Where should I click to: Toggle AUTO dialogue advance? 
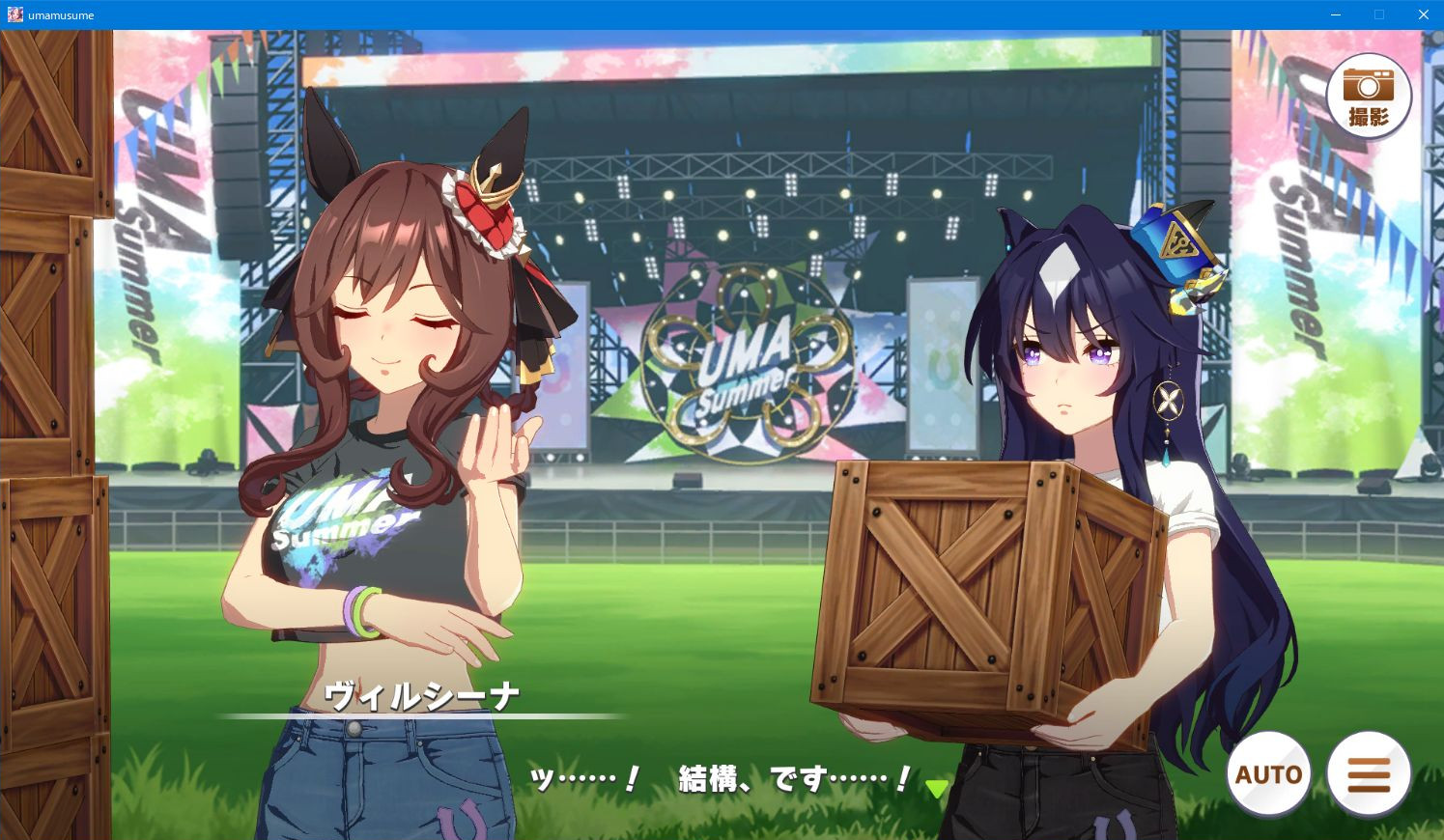1268,774
